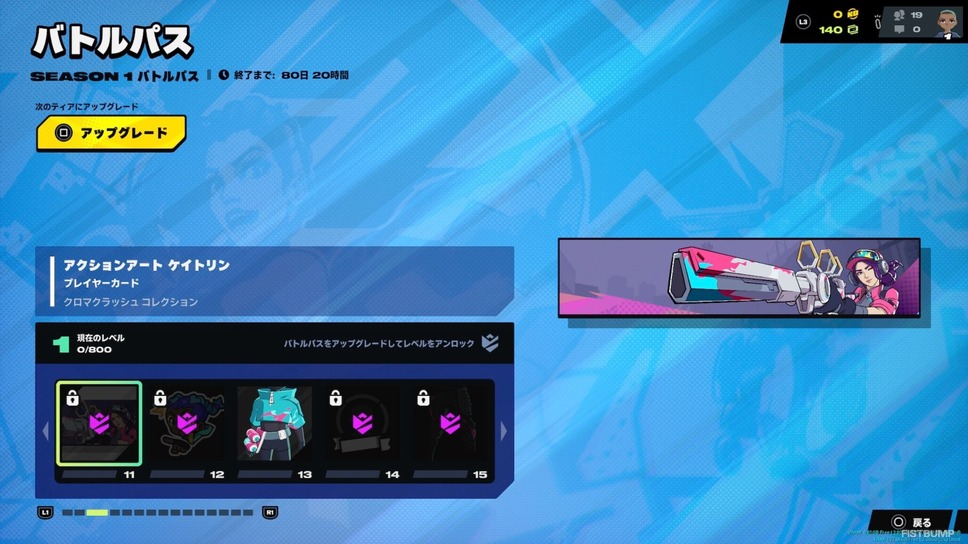The height and width of the screenshot is (544, 968).
Task: Go back with the 戻る button
Action: click(912, 522)
